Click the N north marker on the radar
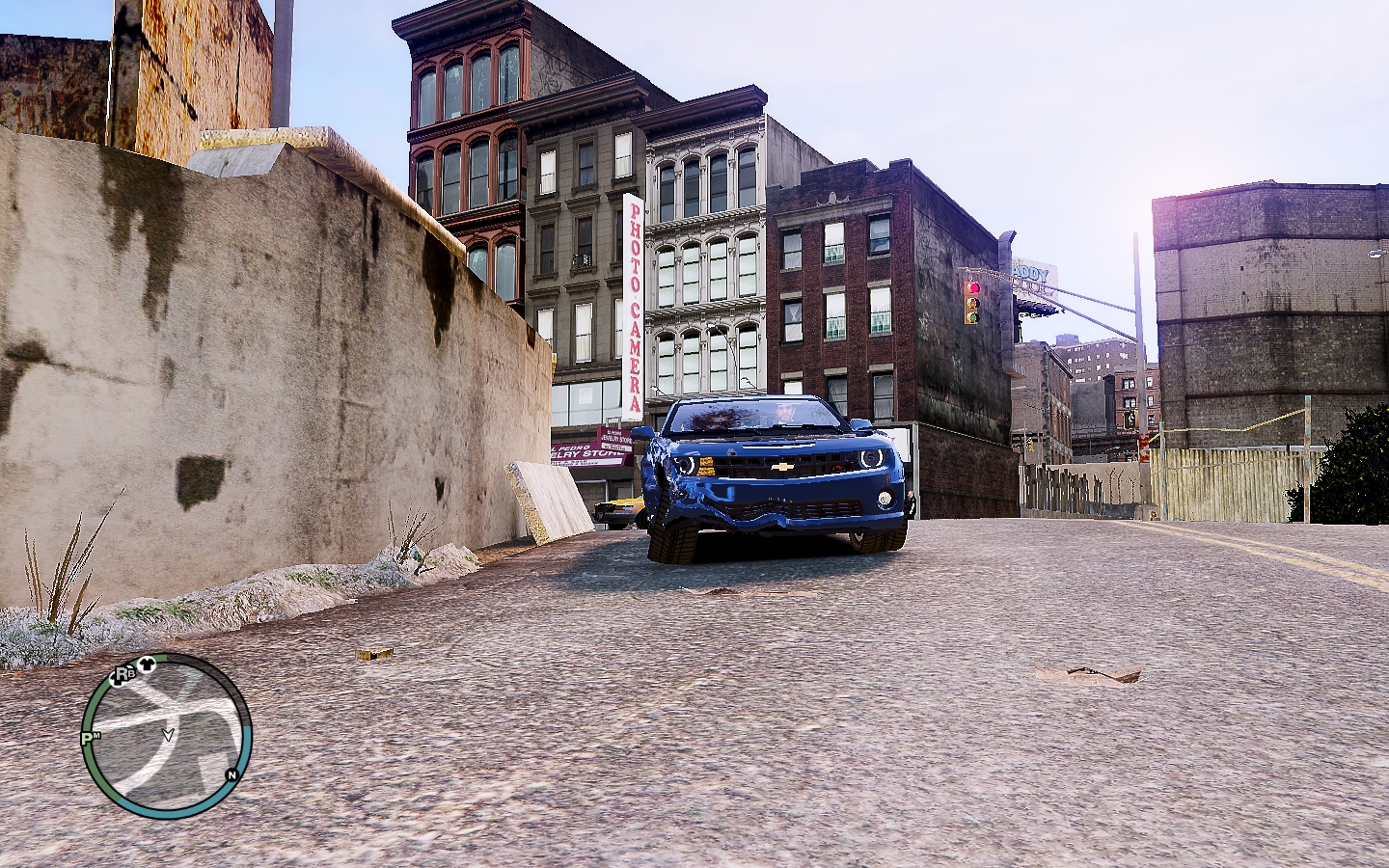The width and height of the screenshot is (1389, 868). (231, 774)
